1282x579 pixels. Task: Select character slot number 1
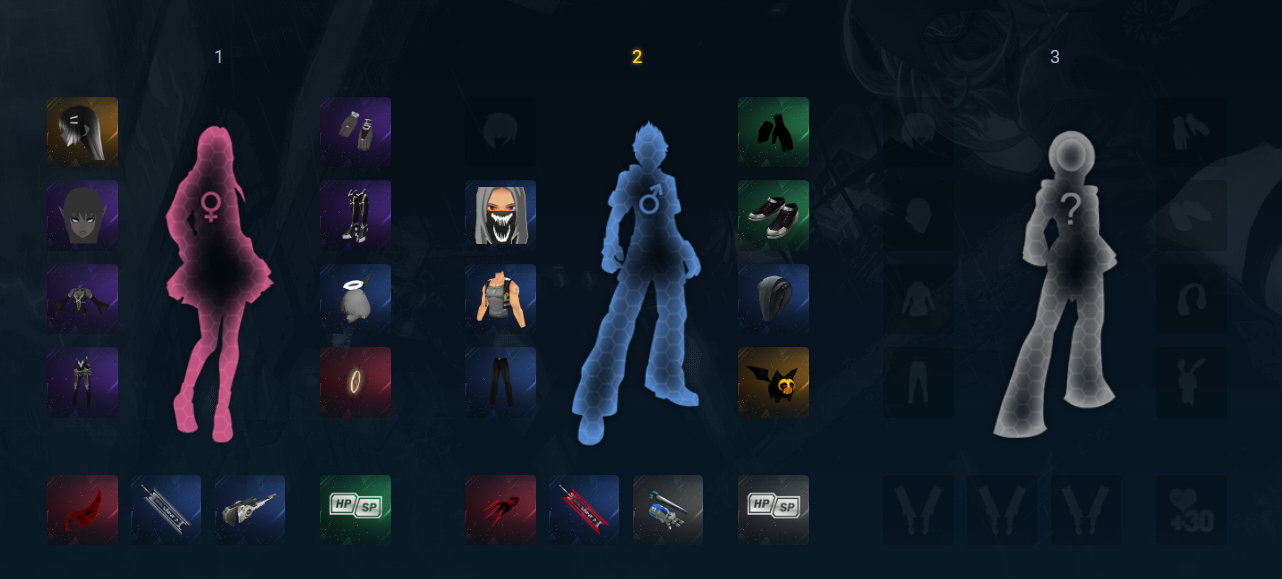coord(218,57)
